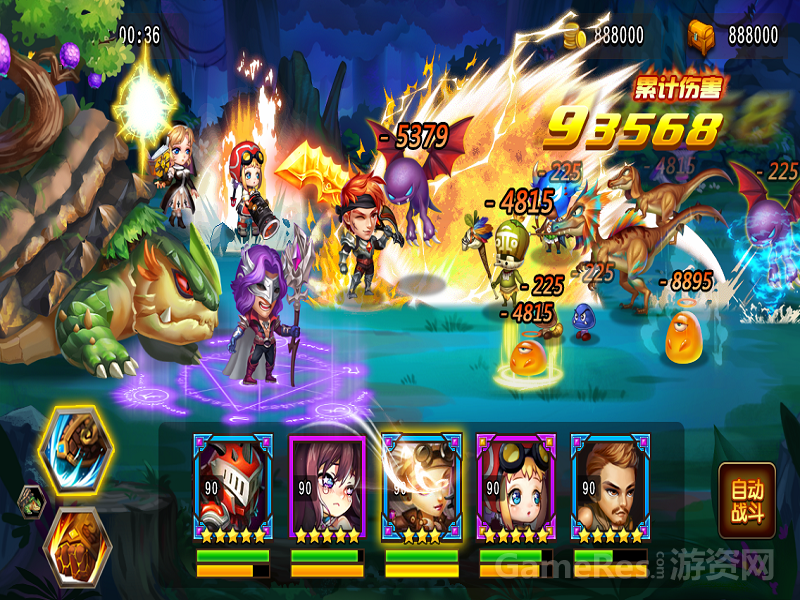800x600 pixels.
Task: Click the gold coins icon
Action: [x=573, y=36]
